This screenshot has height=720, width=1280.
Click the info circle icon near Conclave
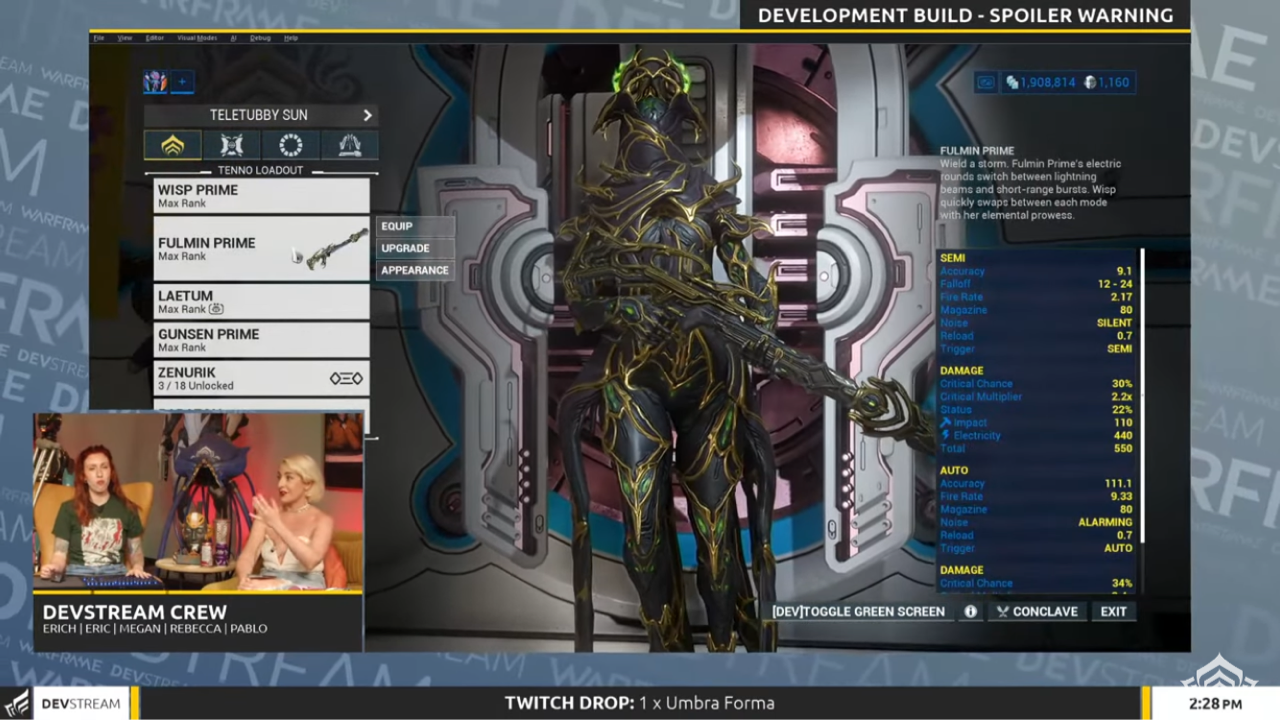(x=969, y=611)
